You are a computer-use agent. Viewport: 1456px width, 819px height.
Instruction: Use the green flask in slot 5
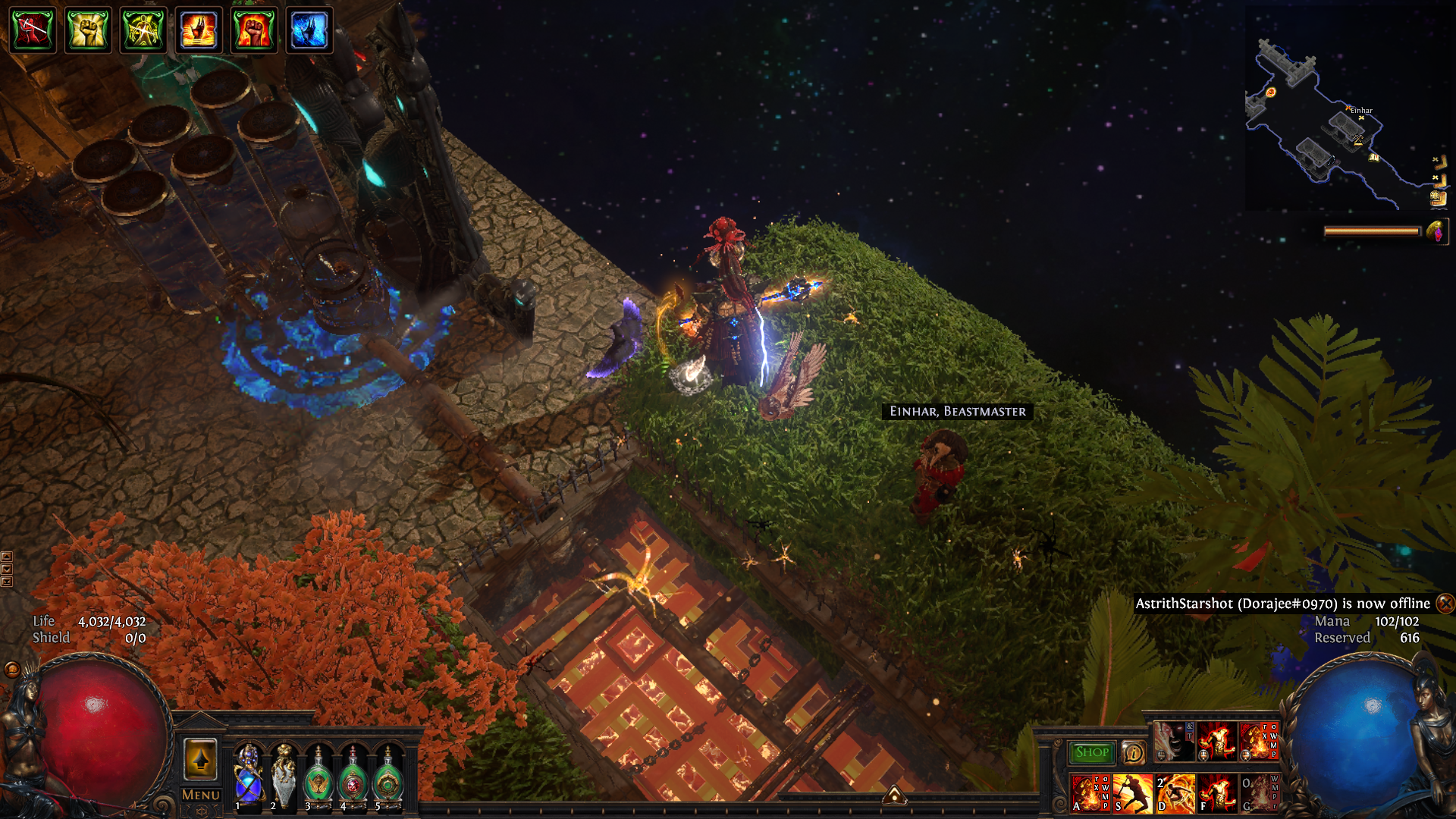388,777
